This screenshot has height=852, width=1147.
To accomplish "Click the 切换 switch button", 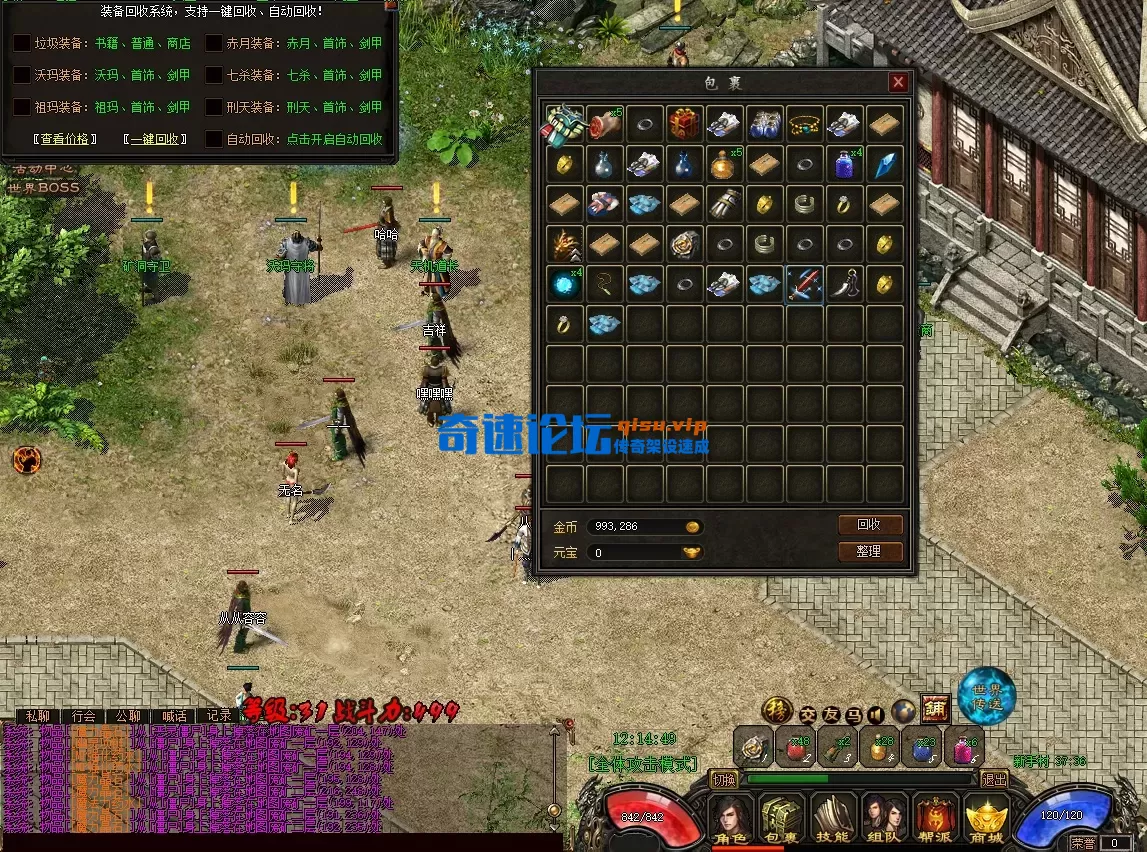I will coord(724,779).
